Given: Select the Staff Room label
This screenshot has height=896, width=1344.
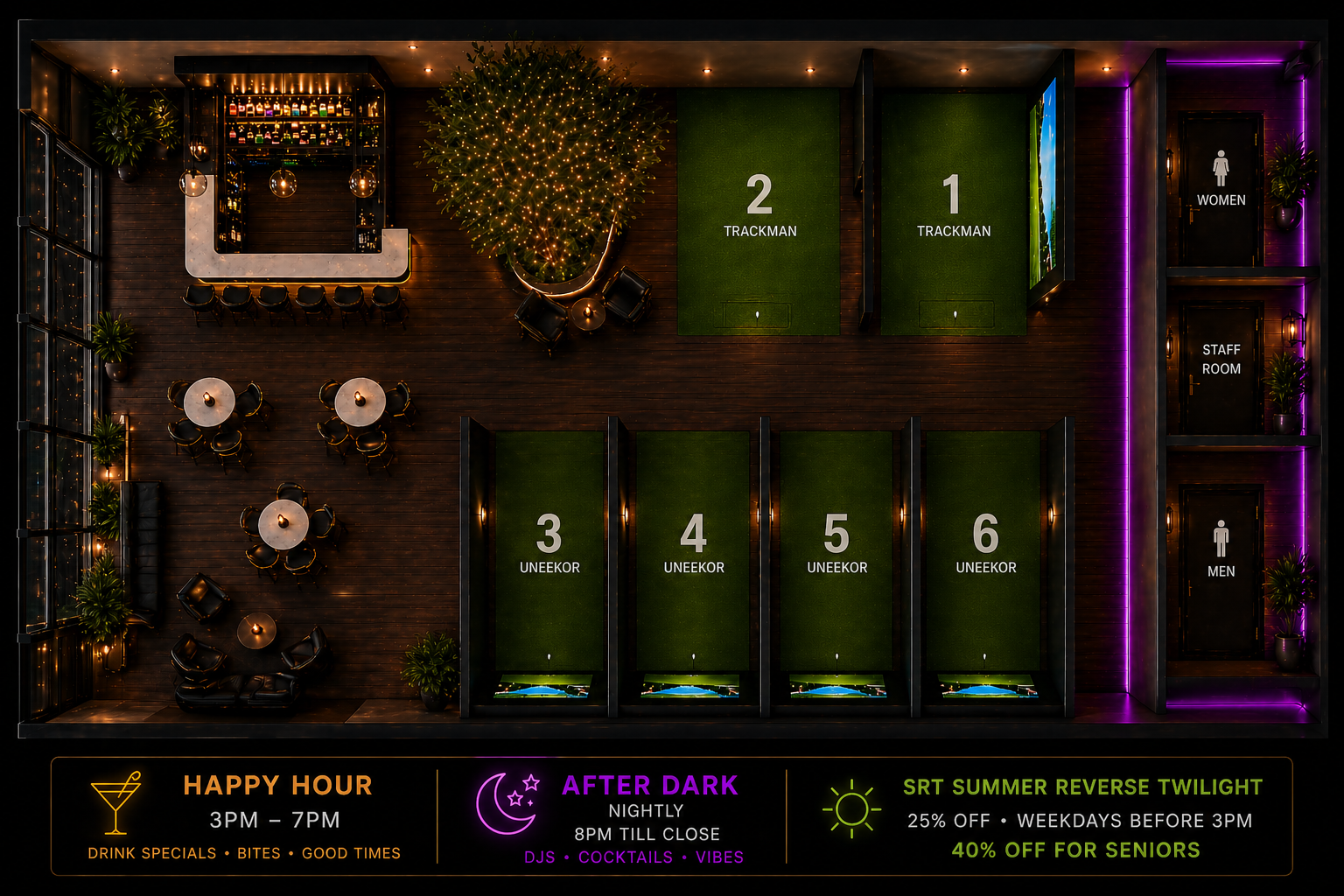Looking at the screenshot, I should (1221, 359).
